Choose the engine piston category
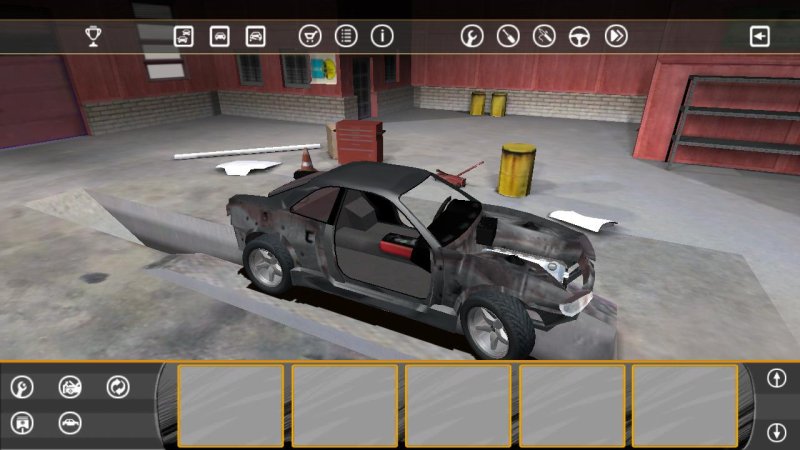This screenshot has height=450, width=800. [x=22, y=422]
